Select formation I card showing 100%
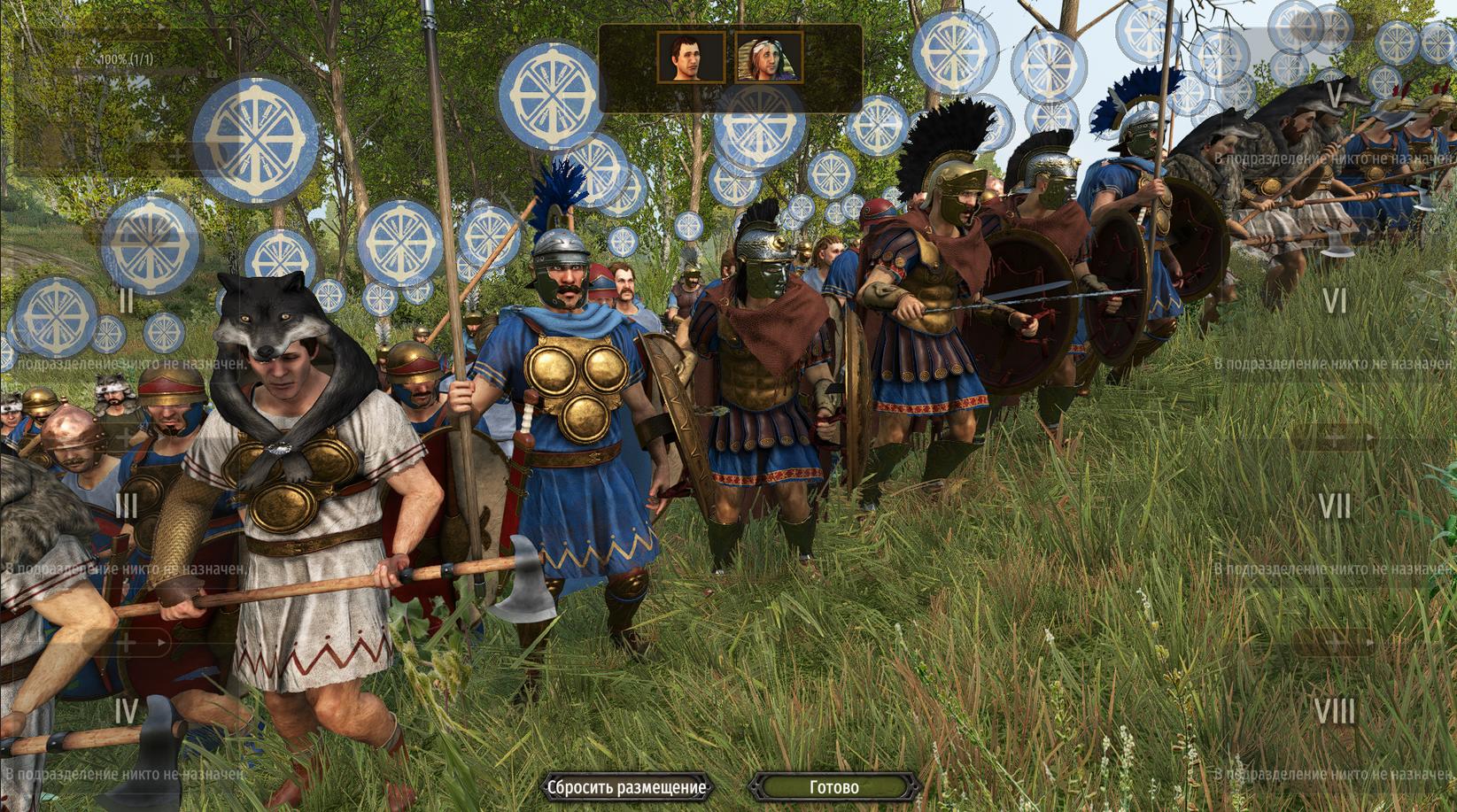The height and width of the screenshot is (812, 1457). click(x=124, y=97)
